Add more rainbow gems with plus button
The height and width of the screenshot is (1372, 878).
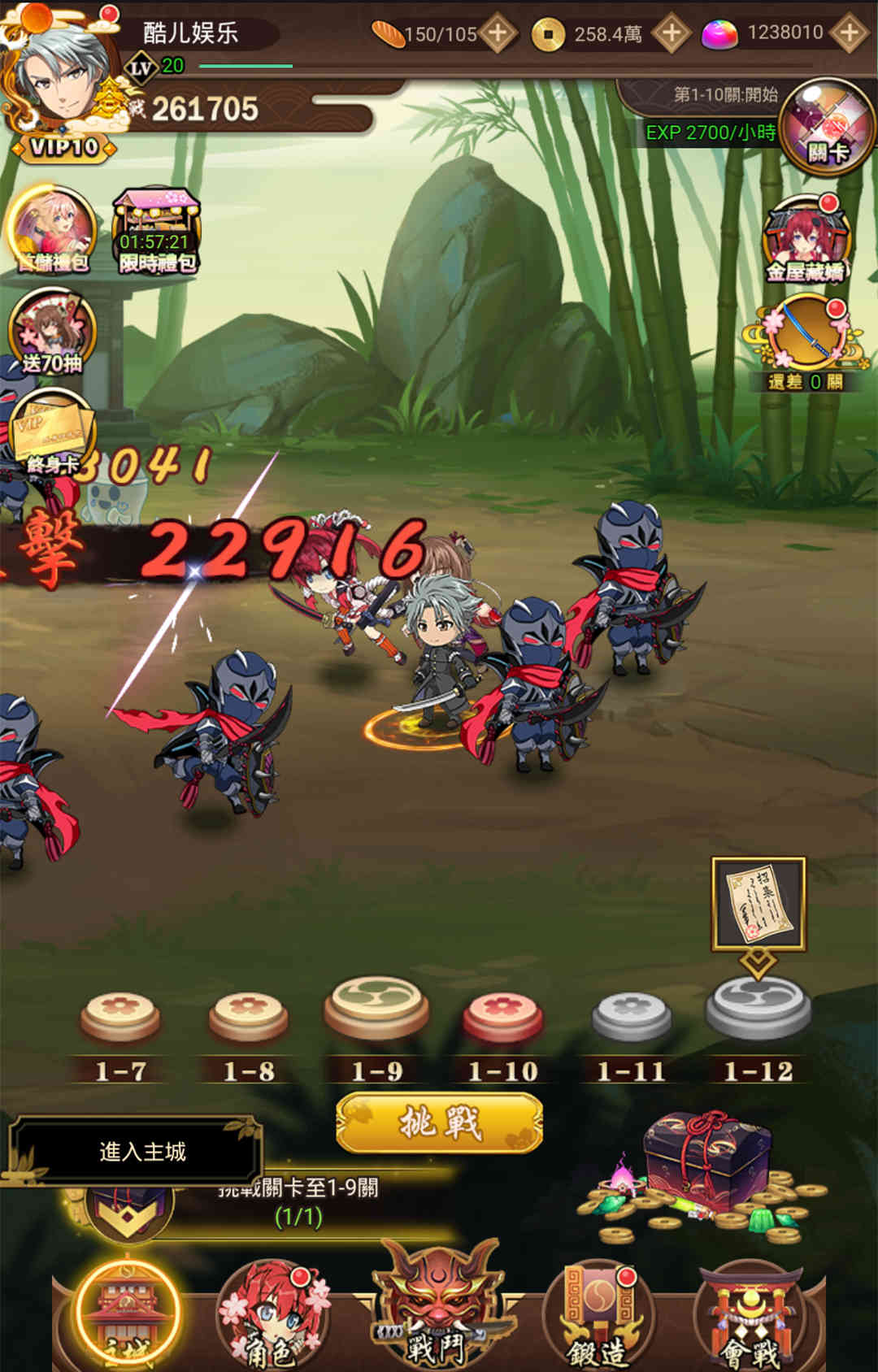pos(849,33)
